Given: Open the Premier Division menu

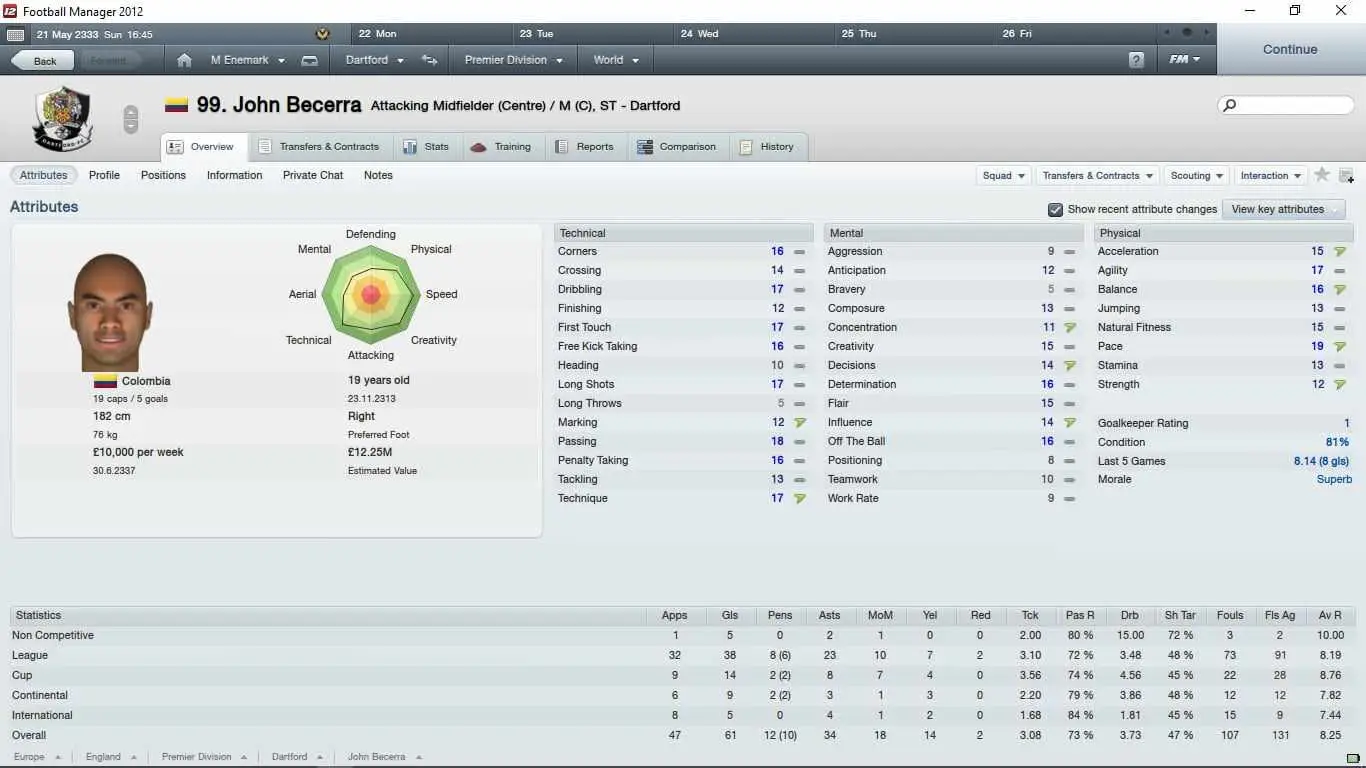Looking at the screenshot, I should click(513, 60).
